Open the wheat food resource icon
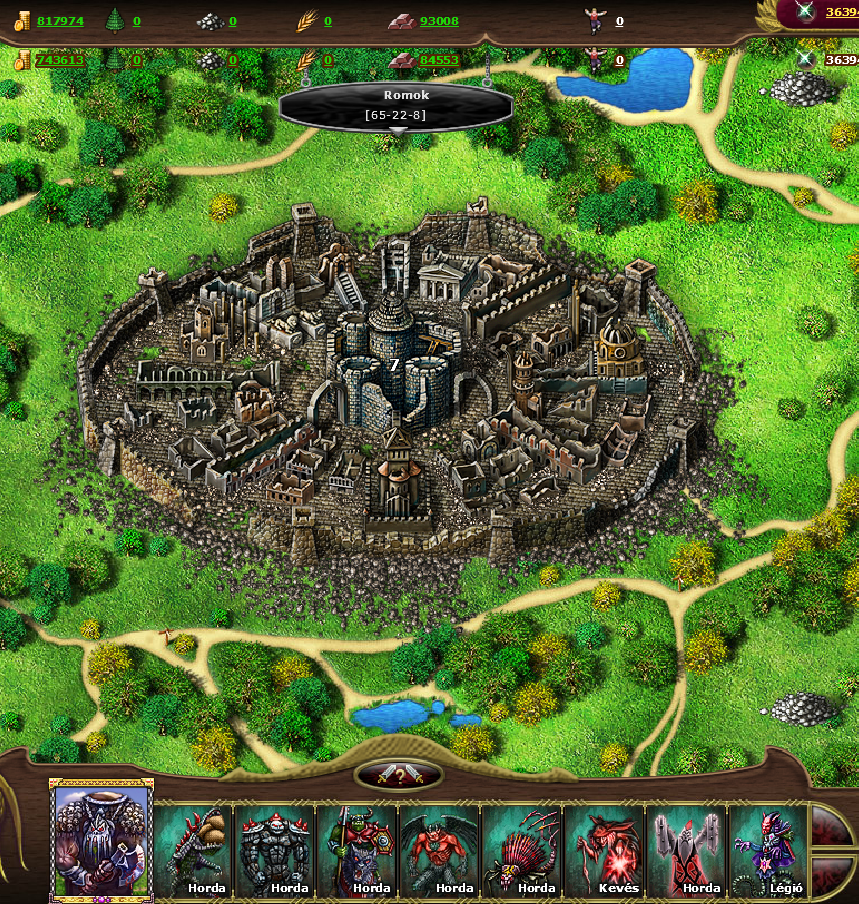Viewport: 859px width, 904px height. [306, 20]
